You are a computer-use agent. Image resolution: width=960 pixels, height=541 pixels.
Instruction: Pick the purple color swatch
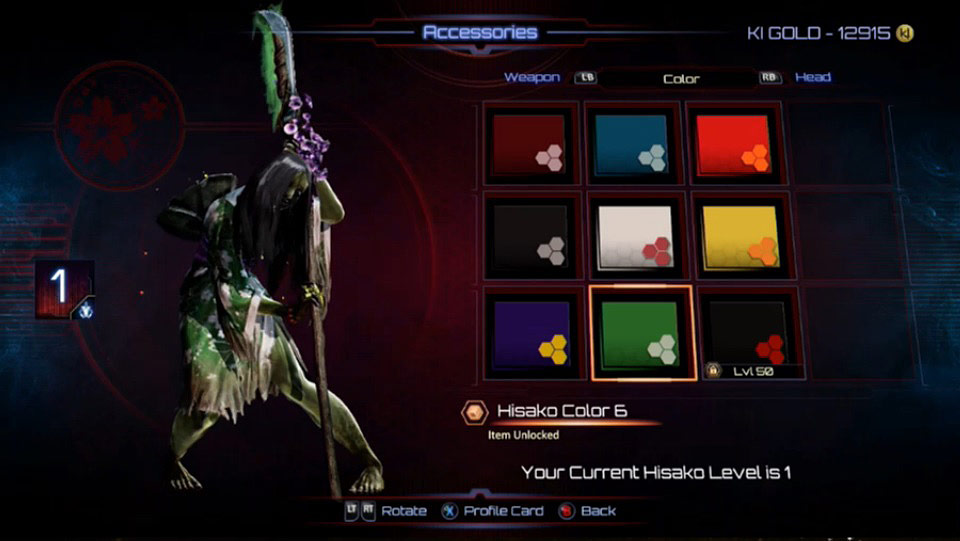530,332
